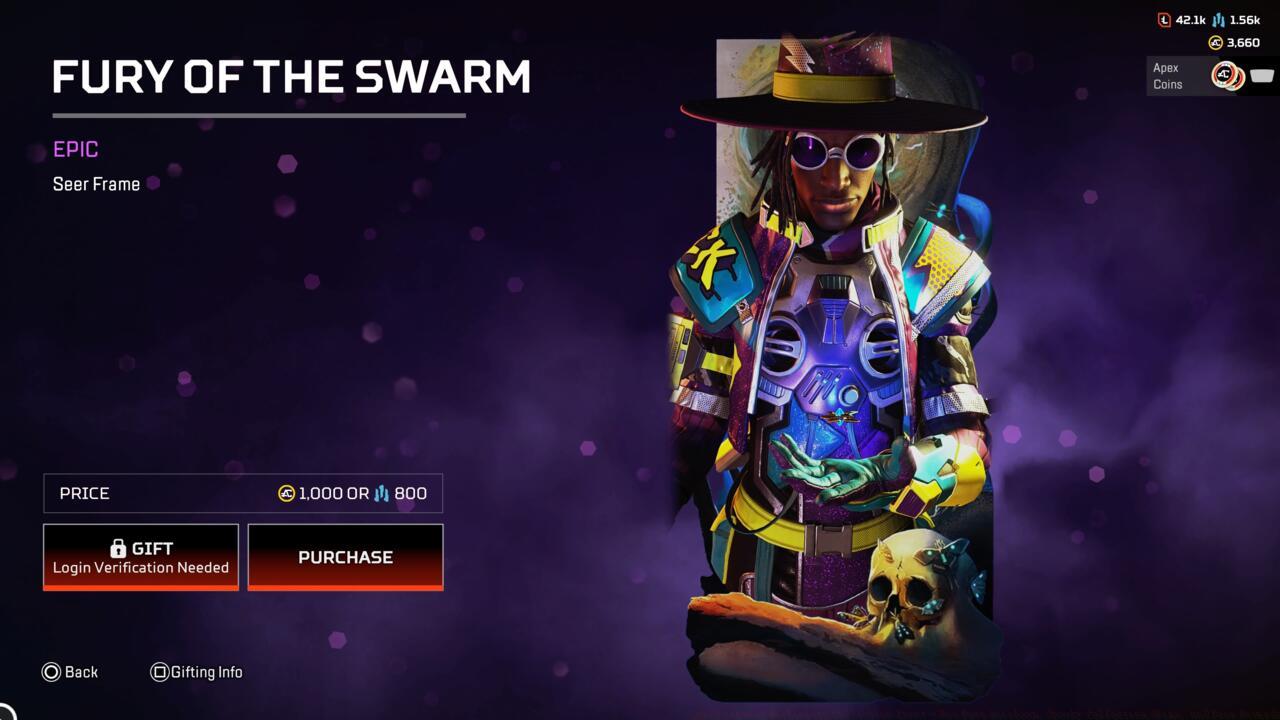Image resolution: width=1280 pixels, height=720 pixels.
Task: Click the EPIC rarity label
Action: [x=75, y=149]
